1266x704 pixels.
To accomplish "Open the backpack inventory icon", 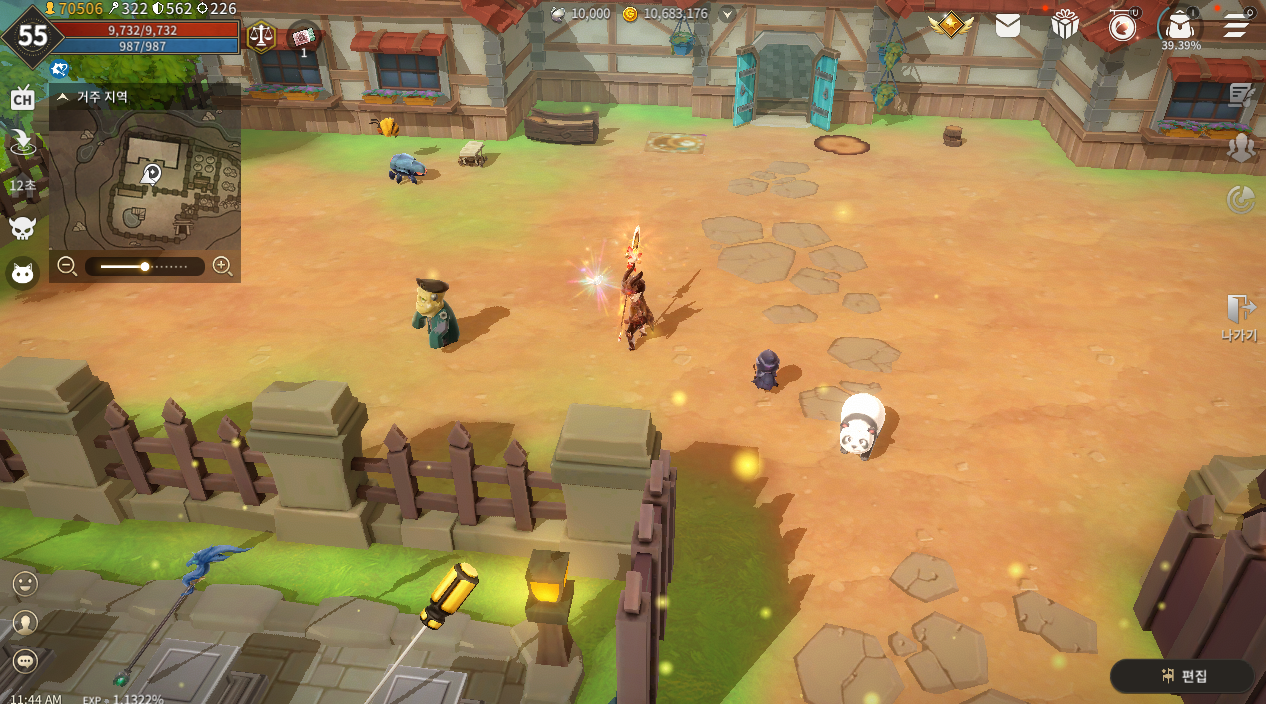I will 1180,25.
